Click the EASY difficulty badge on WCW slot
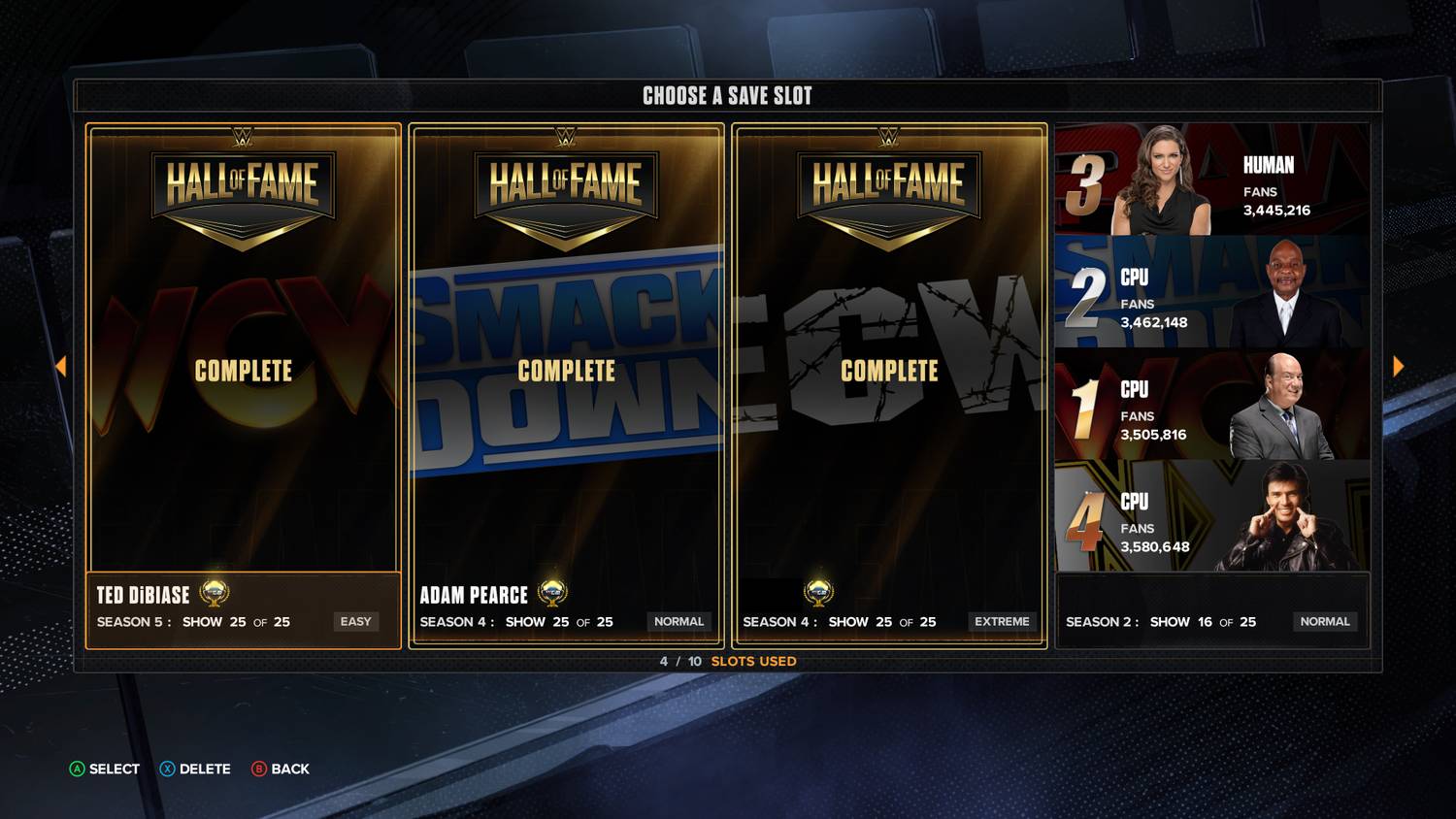 (355, 621)
